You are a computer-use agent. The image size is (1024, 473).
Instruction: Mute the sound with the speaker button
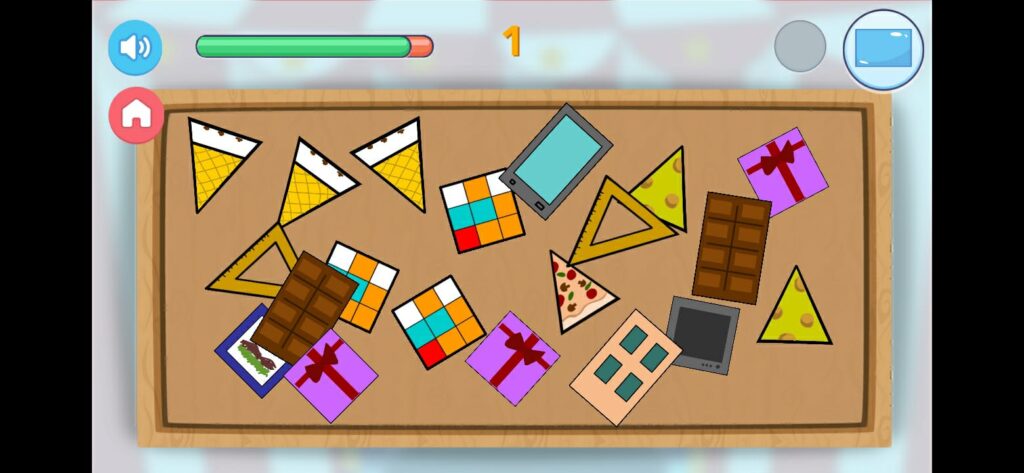pyautogui.click(x=135, y=47)
